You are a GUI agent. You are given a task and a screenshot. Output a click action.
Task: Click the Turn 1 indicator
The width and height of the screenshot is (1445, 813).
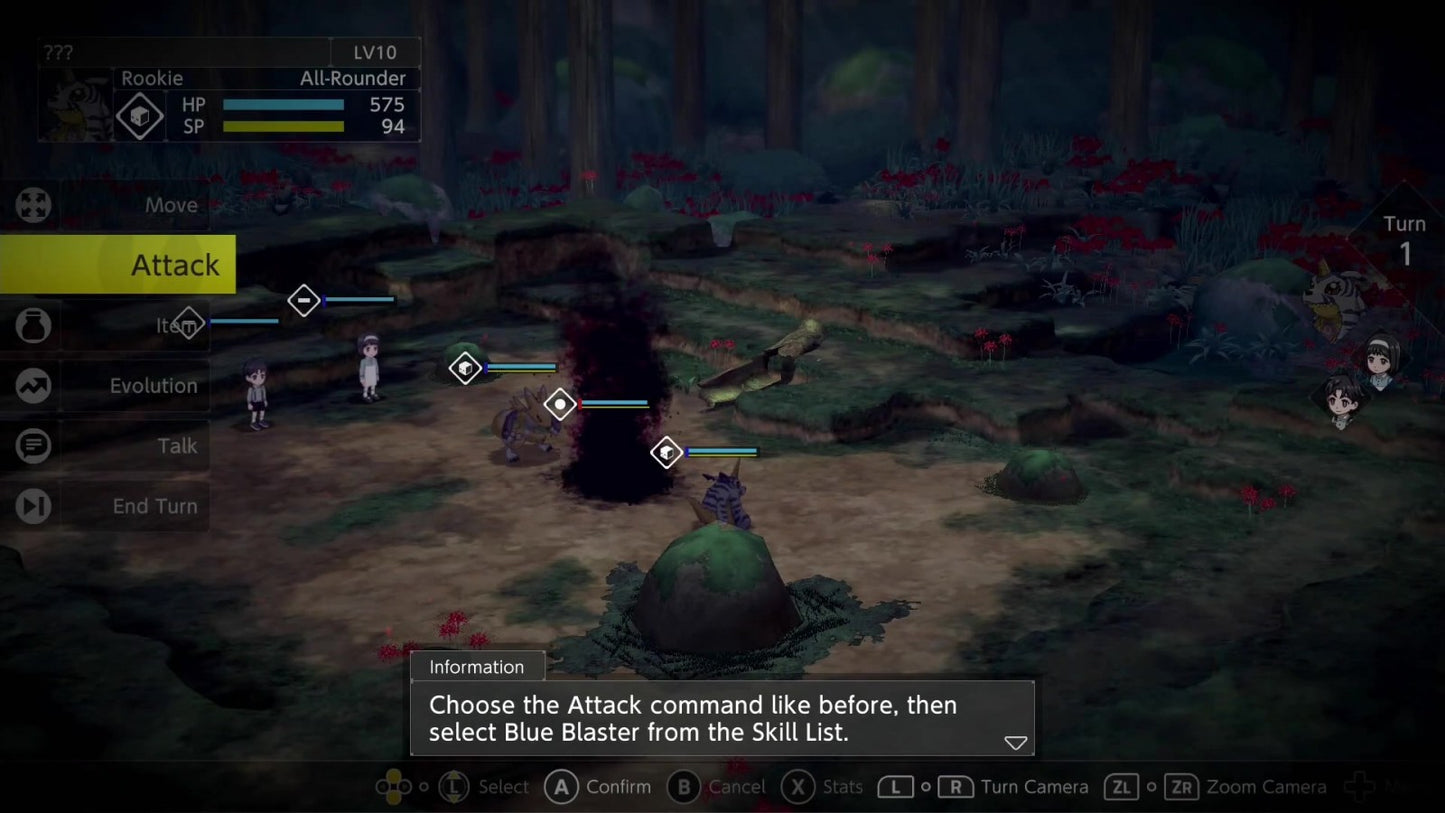(x=1405, y=237)
